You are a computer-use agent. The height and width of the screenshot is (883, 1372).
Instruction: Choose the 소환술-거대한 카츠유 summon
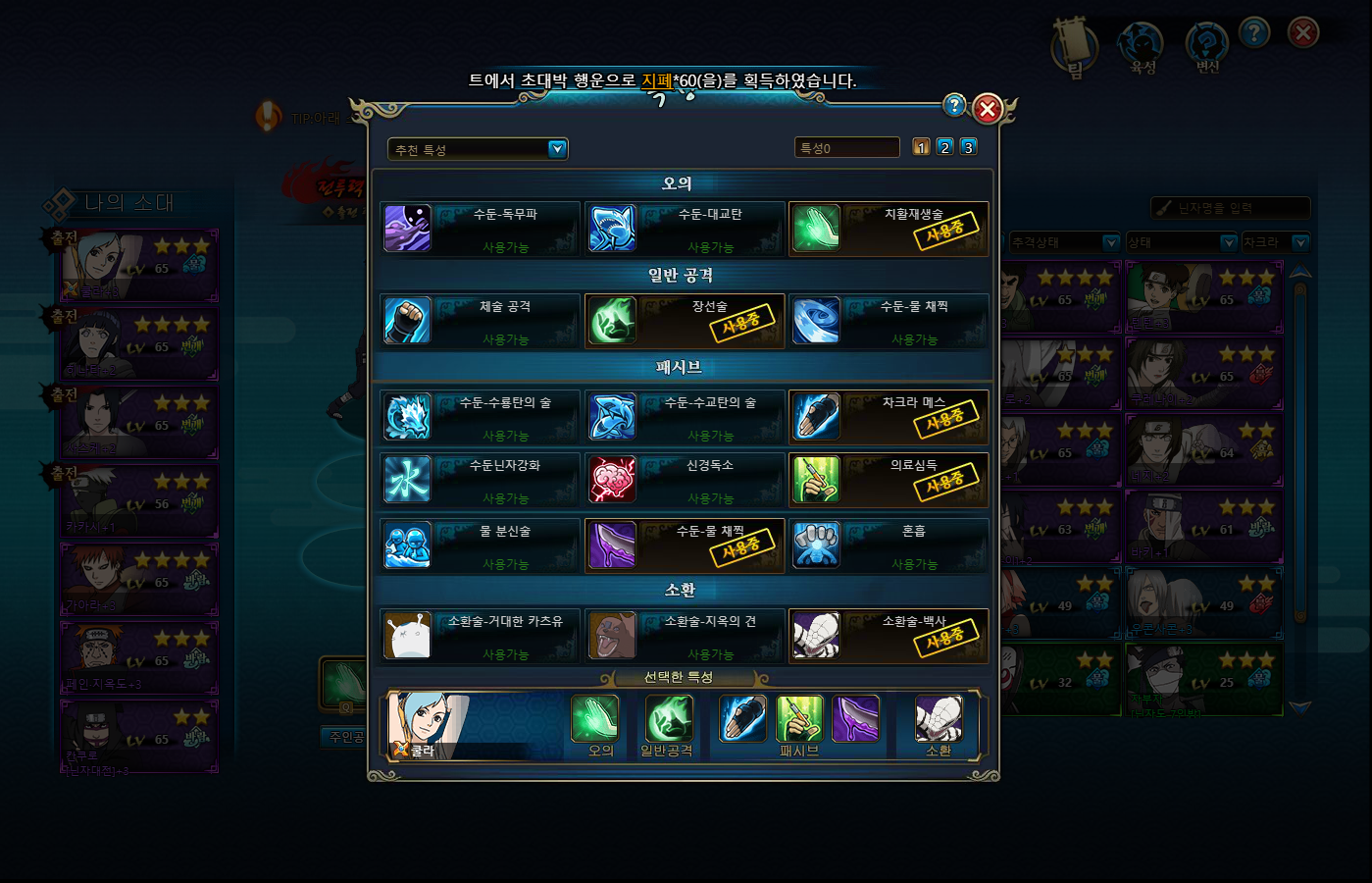click(481, 636)
